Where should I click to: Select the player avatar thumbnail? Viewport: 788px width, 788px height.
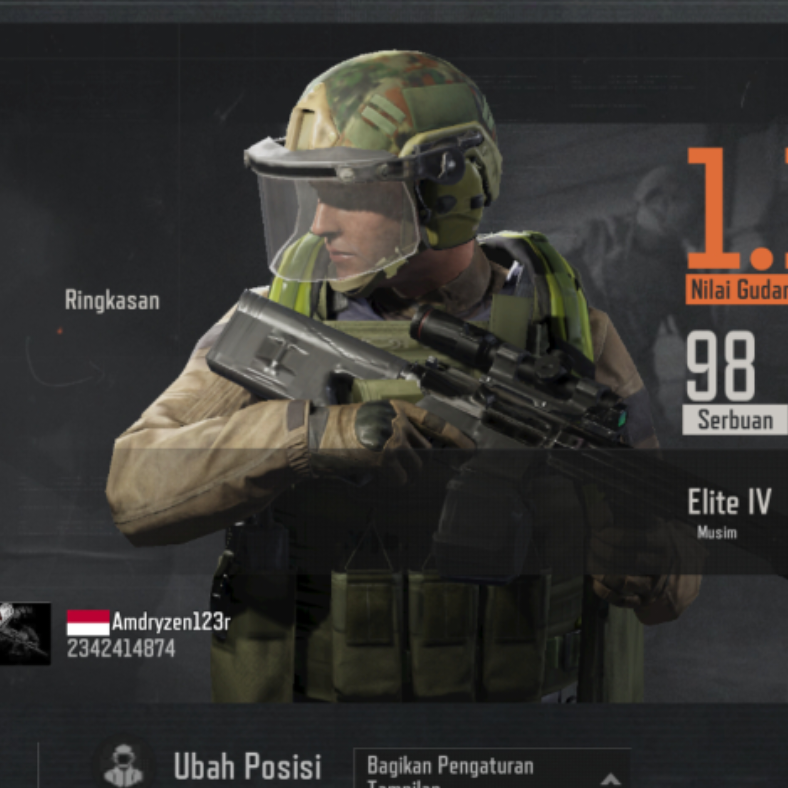click(x=24, y=634)
